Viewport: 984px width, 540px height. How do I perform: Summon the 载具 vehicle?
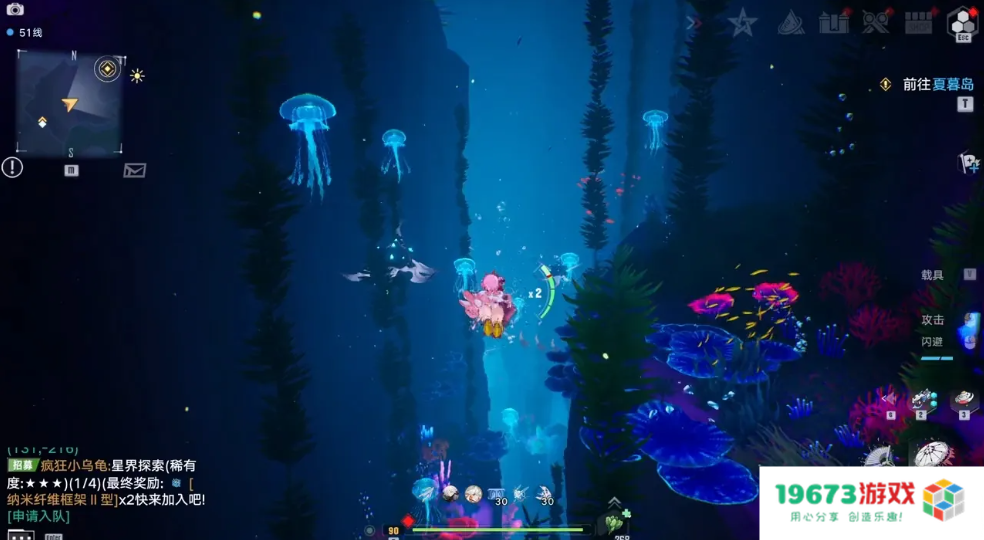934,275
